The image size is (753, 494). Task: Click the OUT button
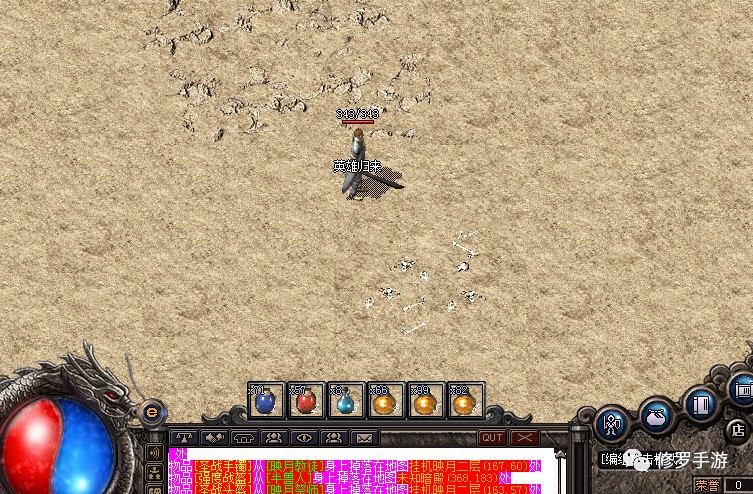(492, 437)
